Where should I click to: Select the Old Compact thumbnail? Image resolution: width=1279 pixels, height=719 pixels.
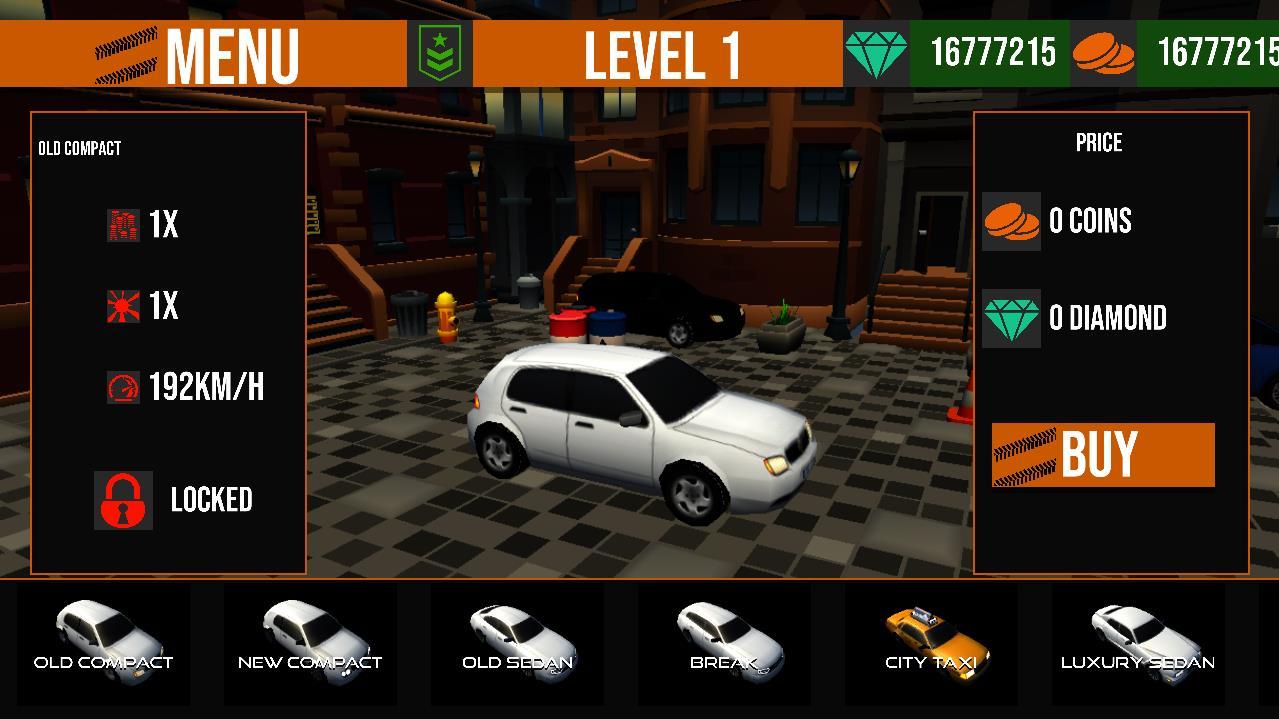pos(104,640)
